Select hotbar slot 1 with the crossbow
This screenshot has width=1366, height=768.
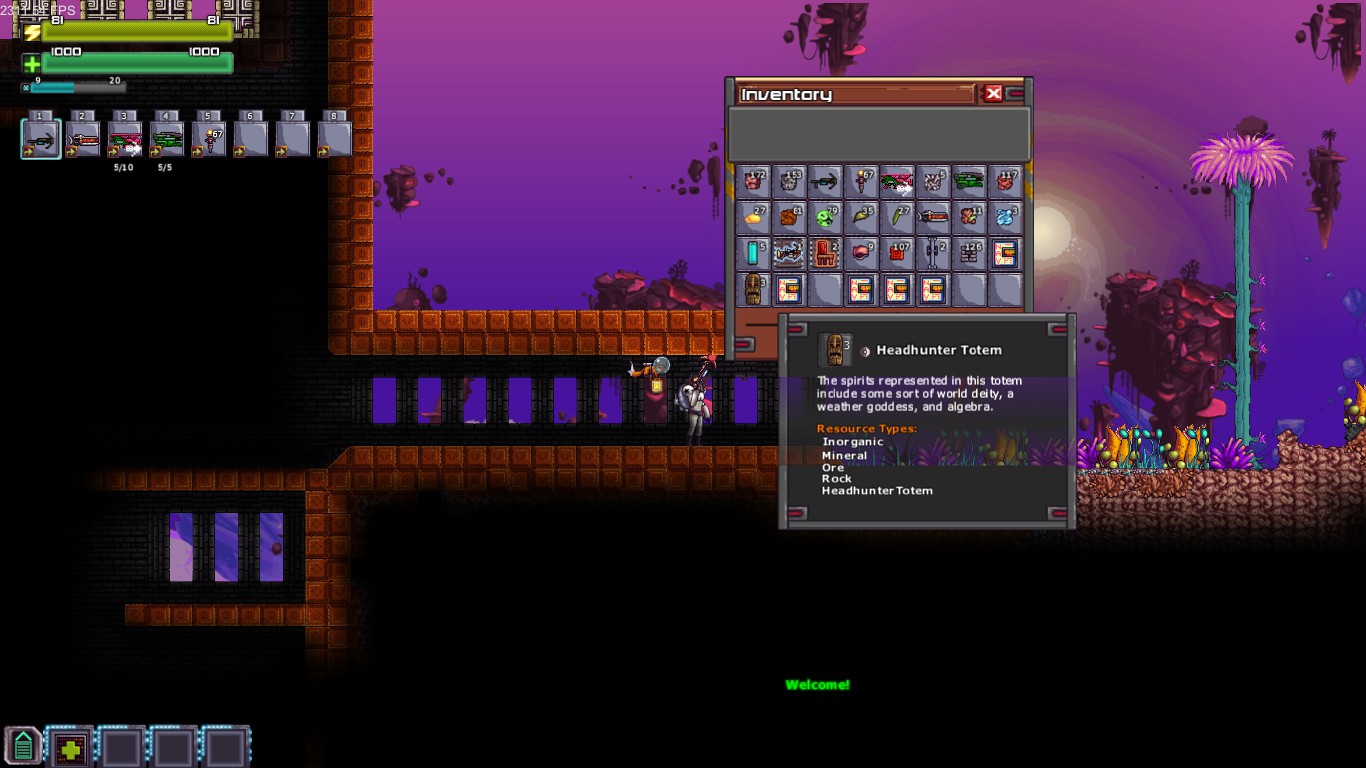click(41, 139)
